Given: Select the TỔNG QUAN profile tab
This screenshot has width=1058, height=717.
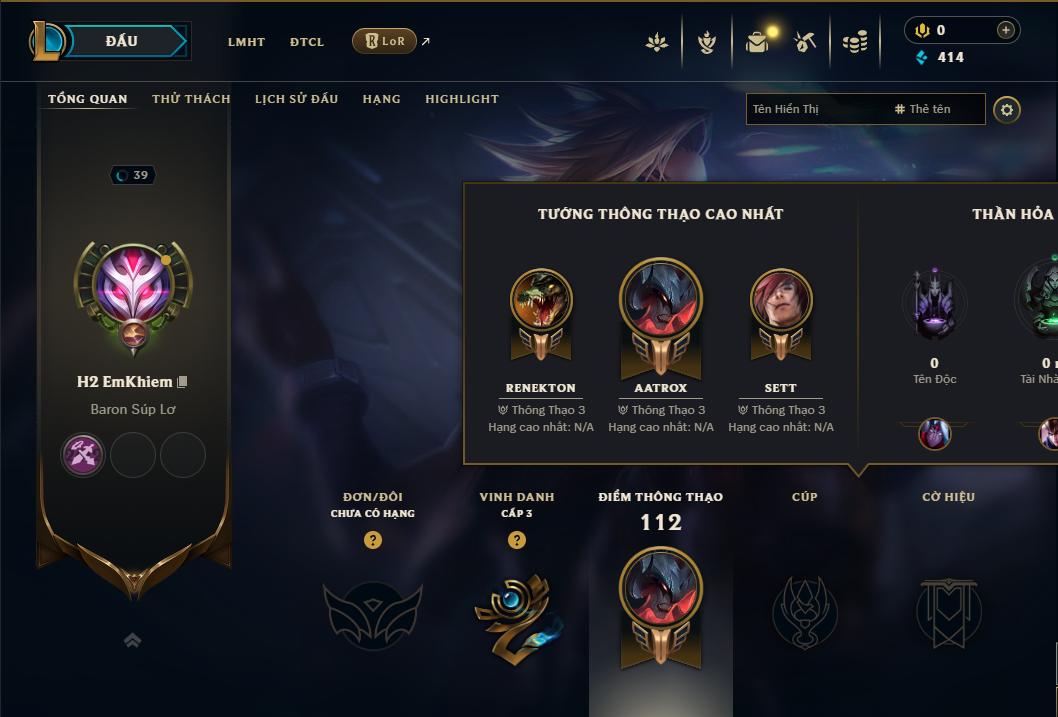Looking at the screenshot, I should point(88,99).
